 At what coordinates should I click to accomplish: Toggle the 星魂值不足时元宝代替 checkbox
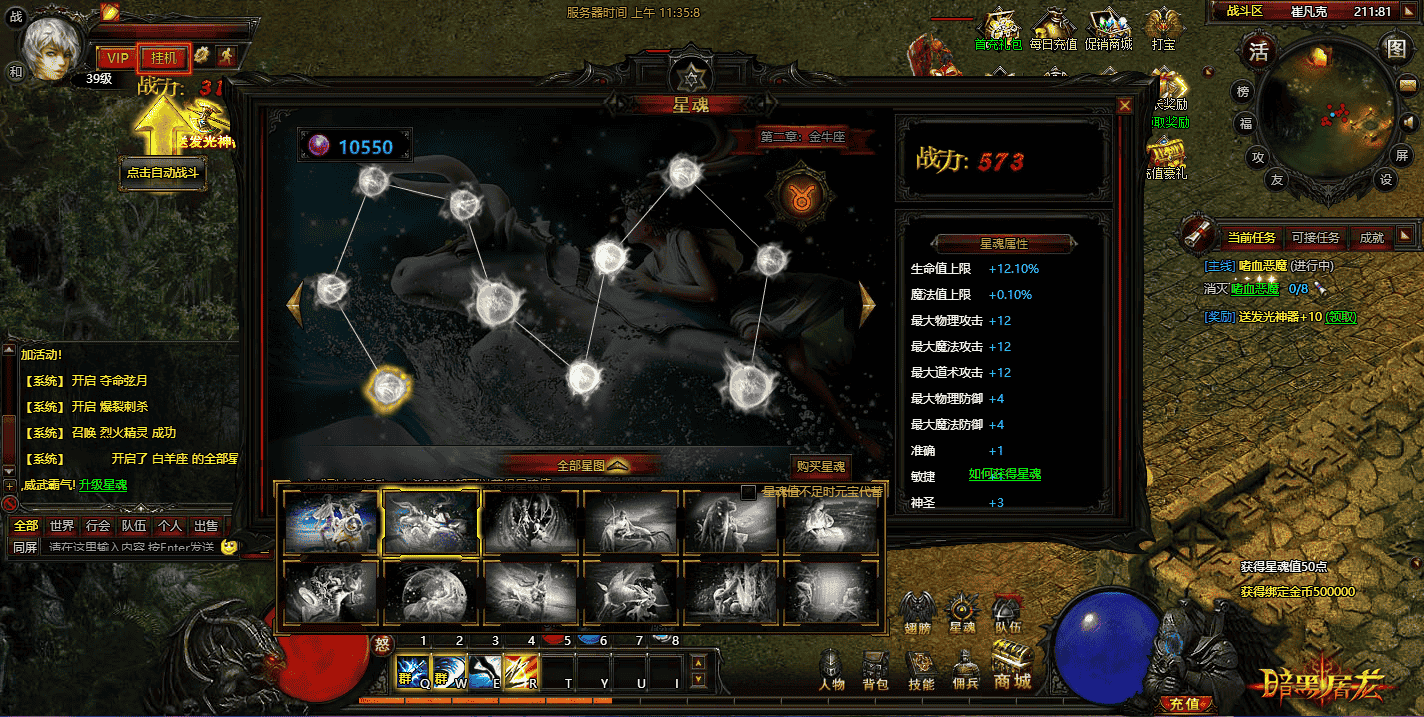pyautogui.click(x=748, y=492)
